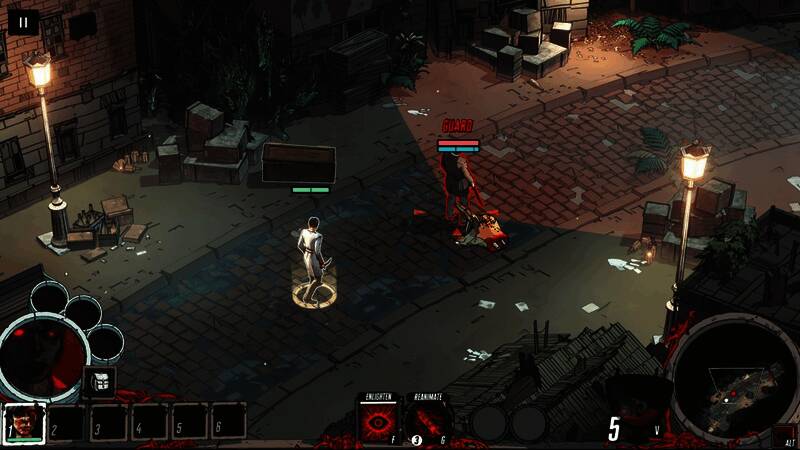Viewport: 800px width, 450px height.
Task: Select empty party slot number 6
Action: pyautogui.click(x=228, y=422)
